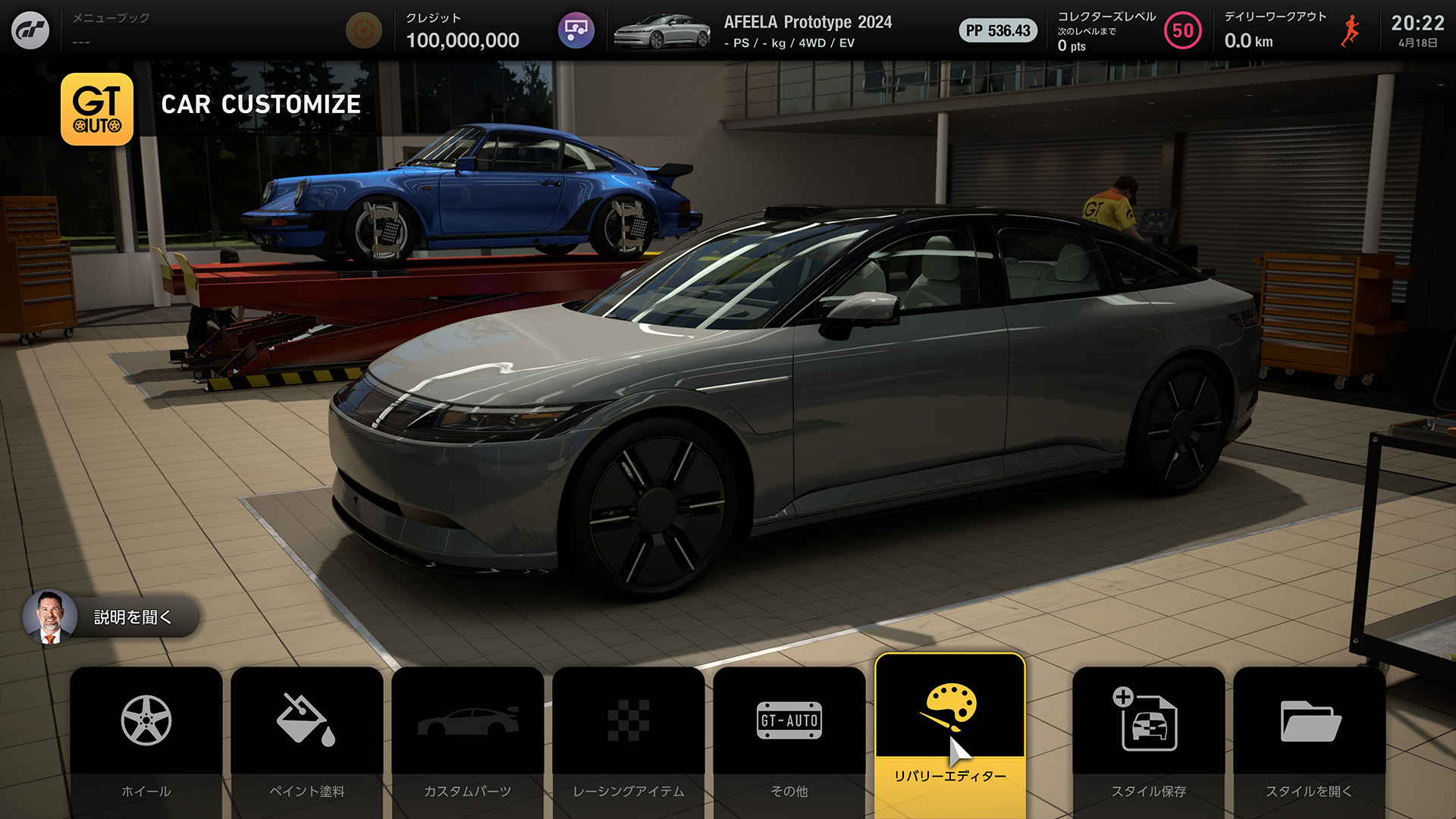
Task: Click the GT logo home icon
Action: (x=30, y=30)
